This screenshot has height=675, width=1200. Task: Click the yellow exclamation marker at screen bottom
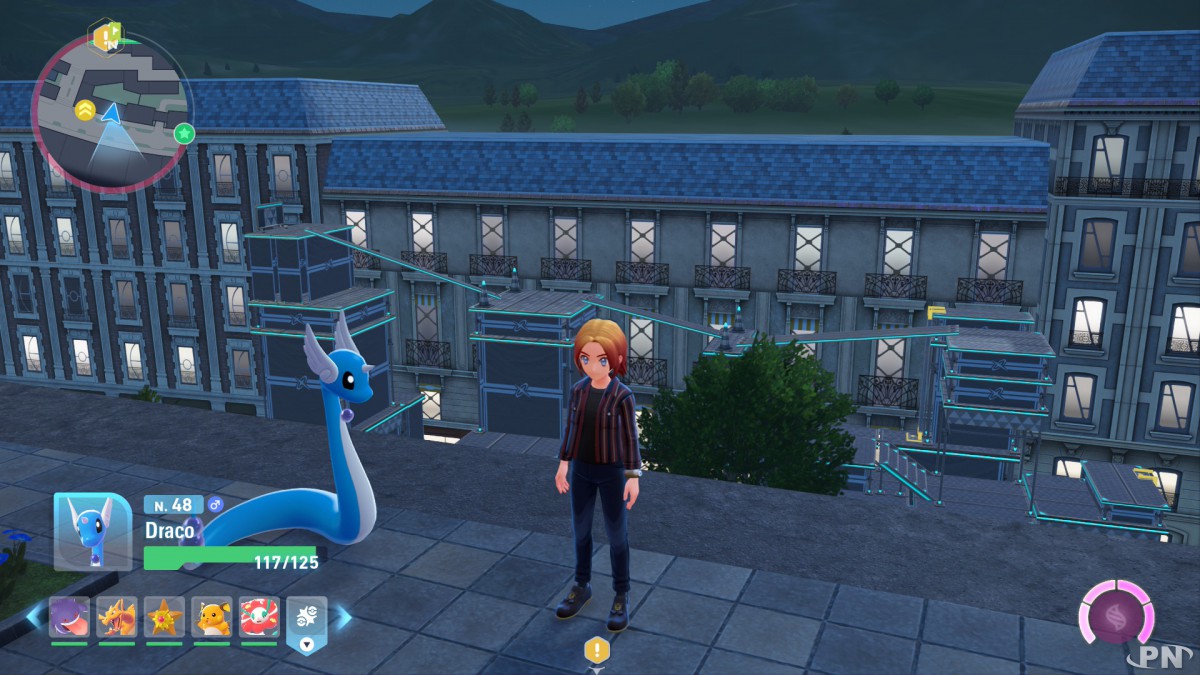[597, 650]
